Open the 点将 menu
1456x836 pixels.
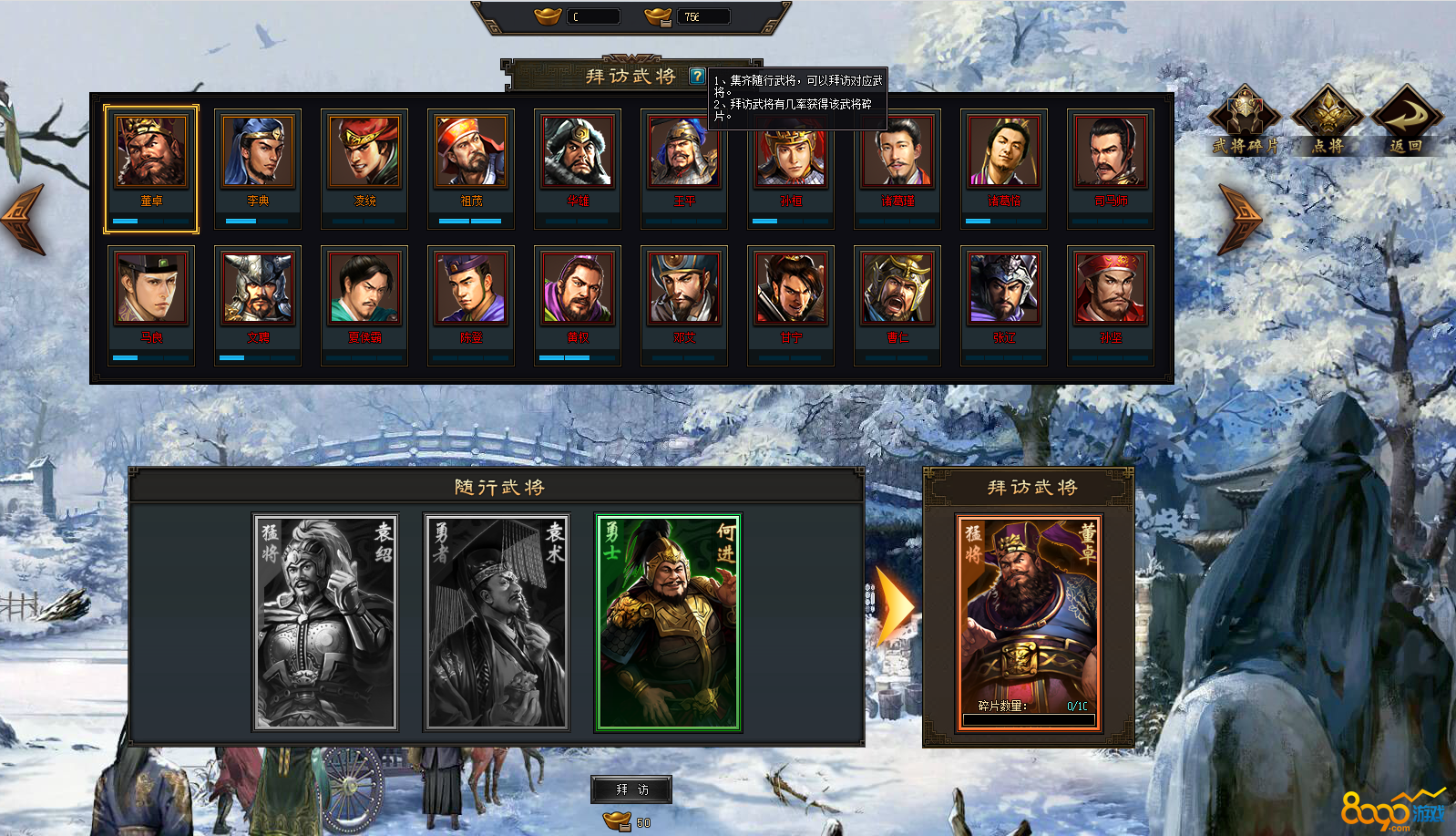click(x=1328, y=120)
